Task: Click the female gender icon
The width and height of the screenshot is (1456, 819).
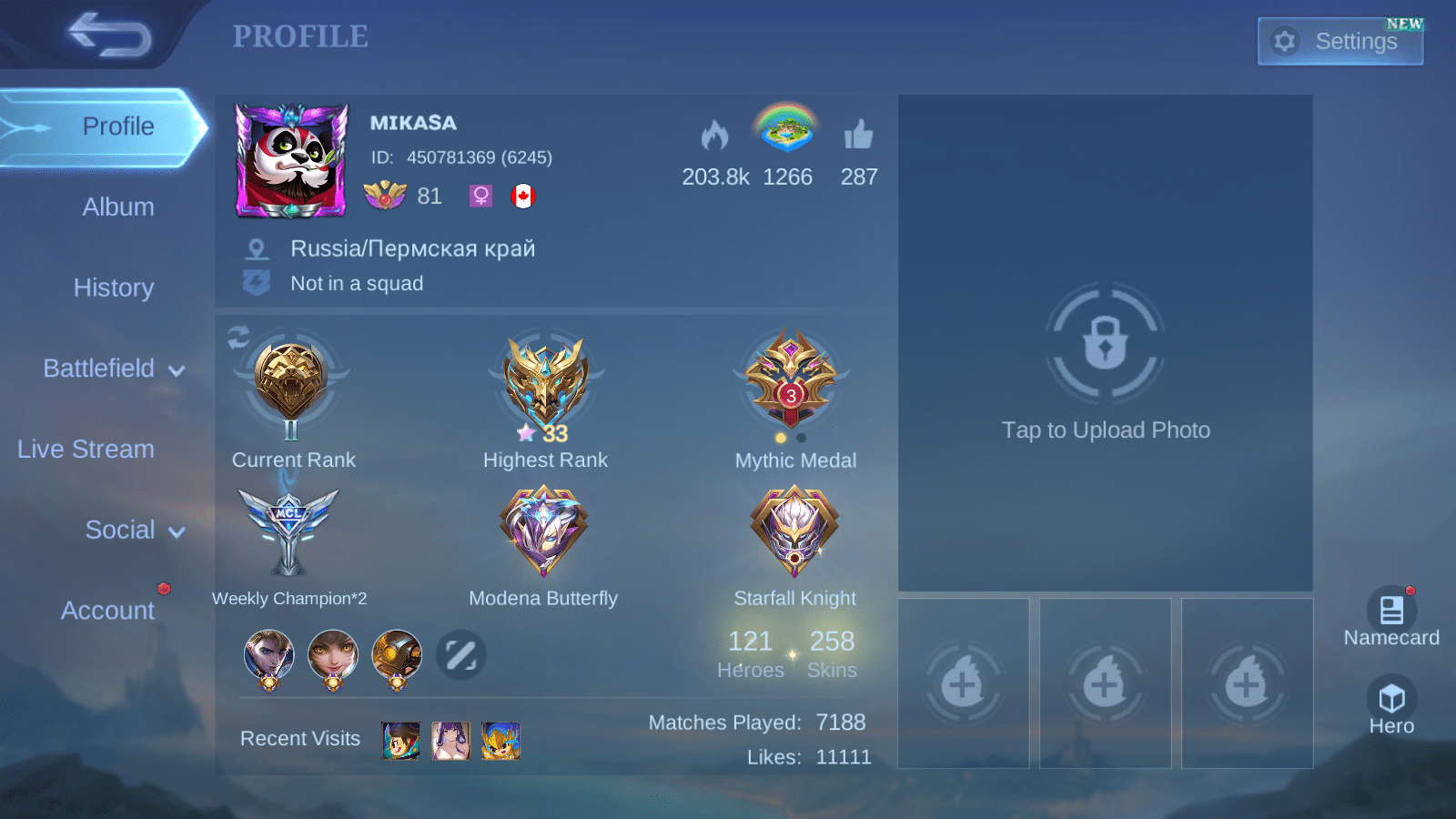Action: point(480,196)
